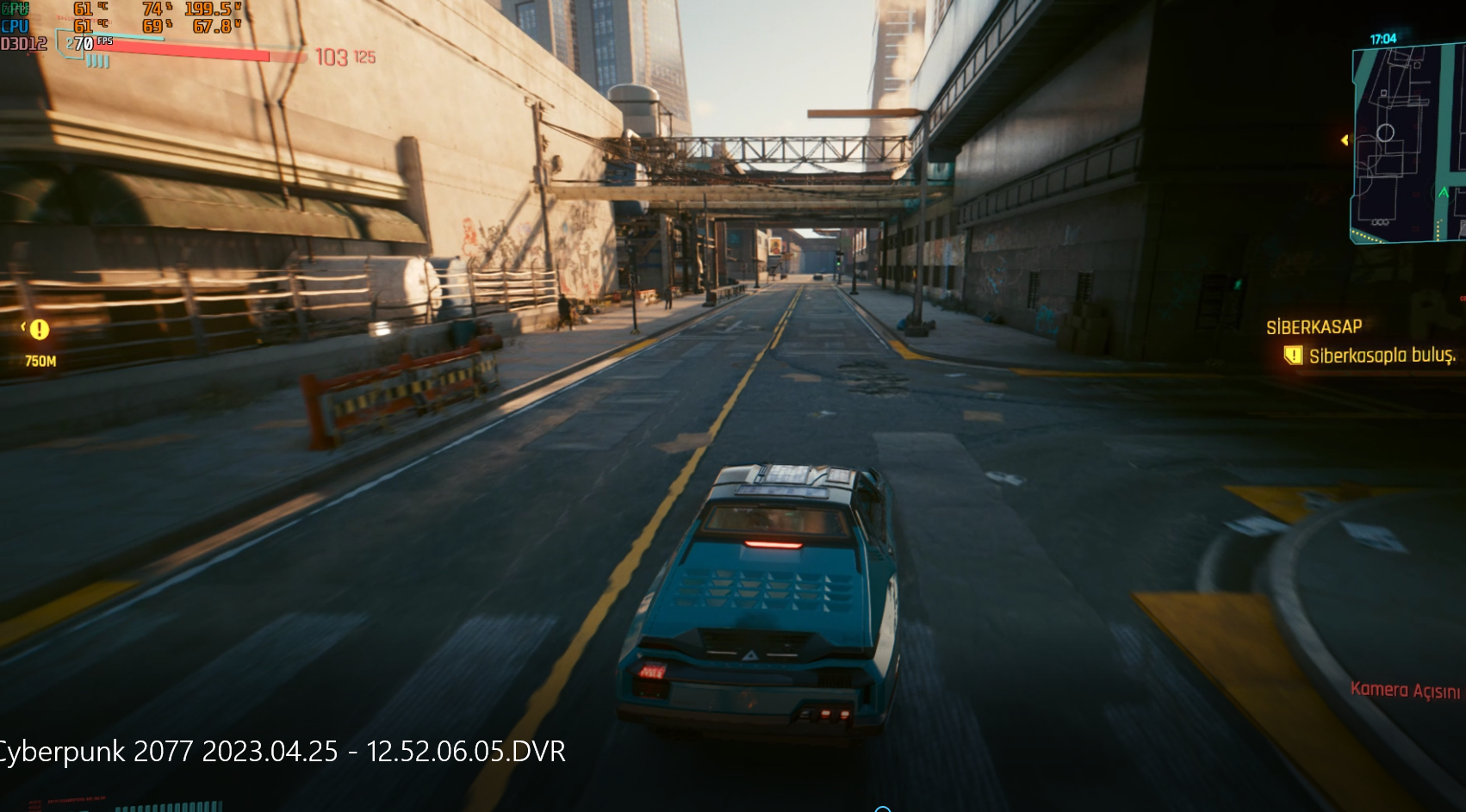Click the yellow exclamation icon beside Siberkasapla buluş
Viewport: 1466px width, 812px height.
click(1292, 356)
